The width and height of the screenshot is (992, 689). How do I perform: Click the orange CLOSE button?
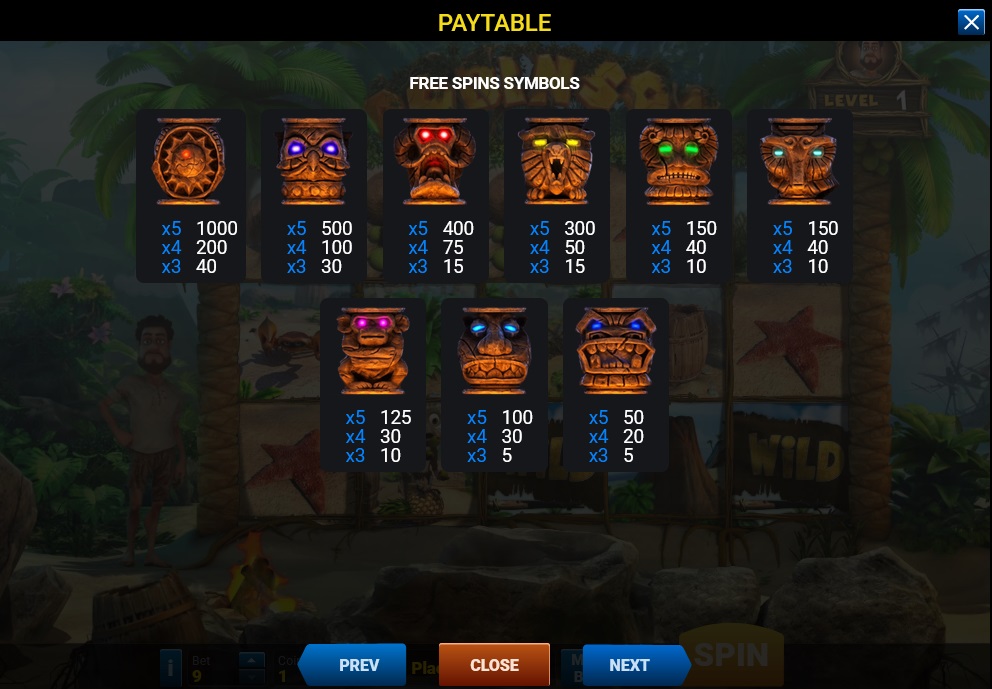[x=494, y=665]
